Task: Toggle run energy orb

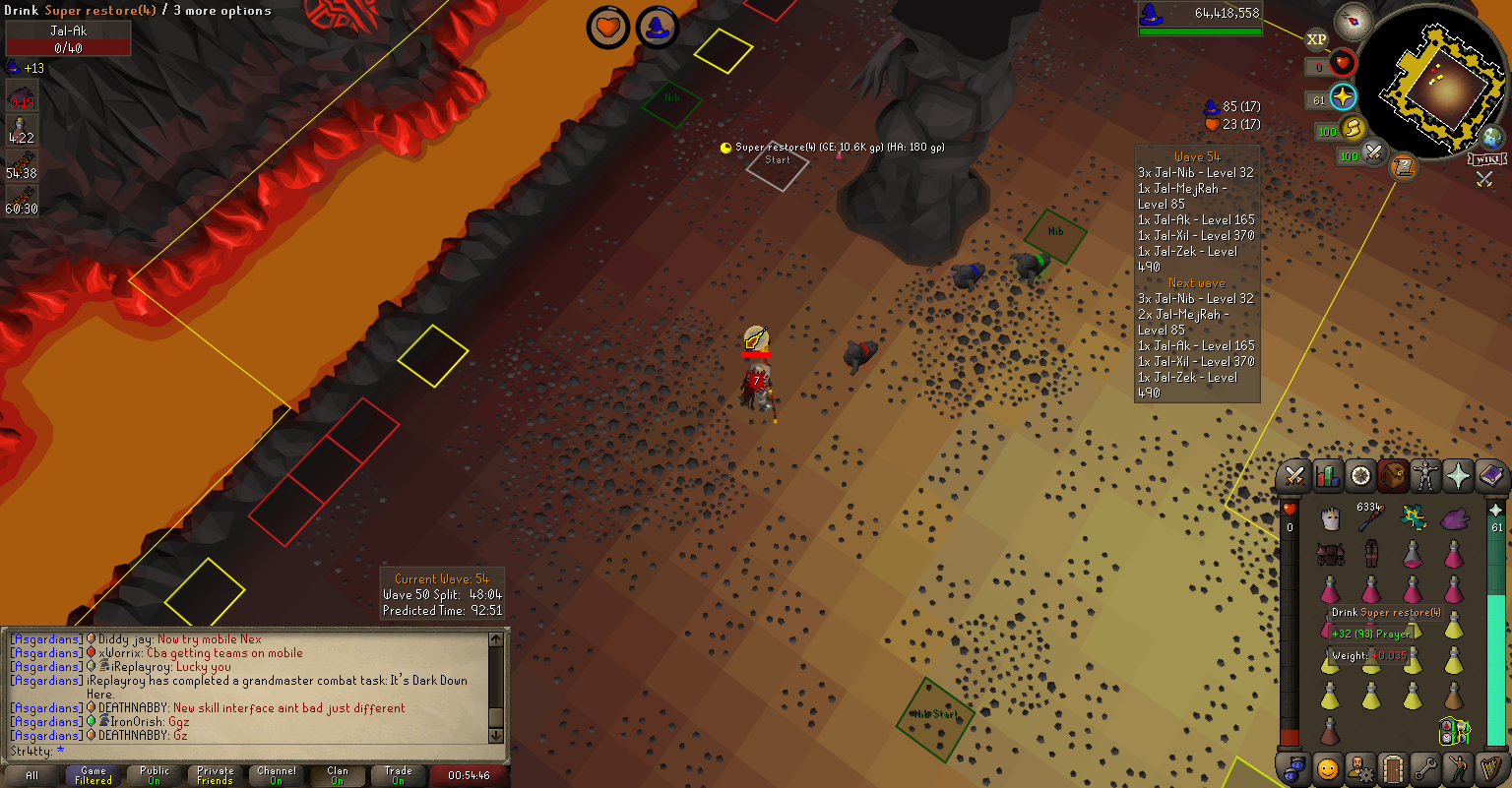Action: click(1353, 128)
